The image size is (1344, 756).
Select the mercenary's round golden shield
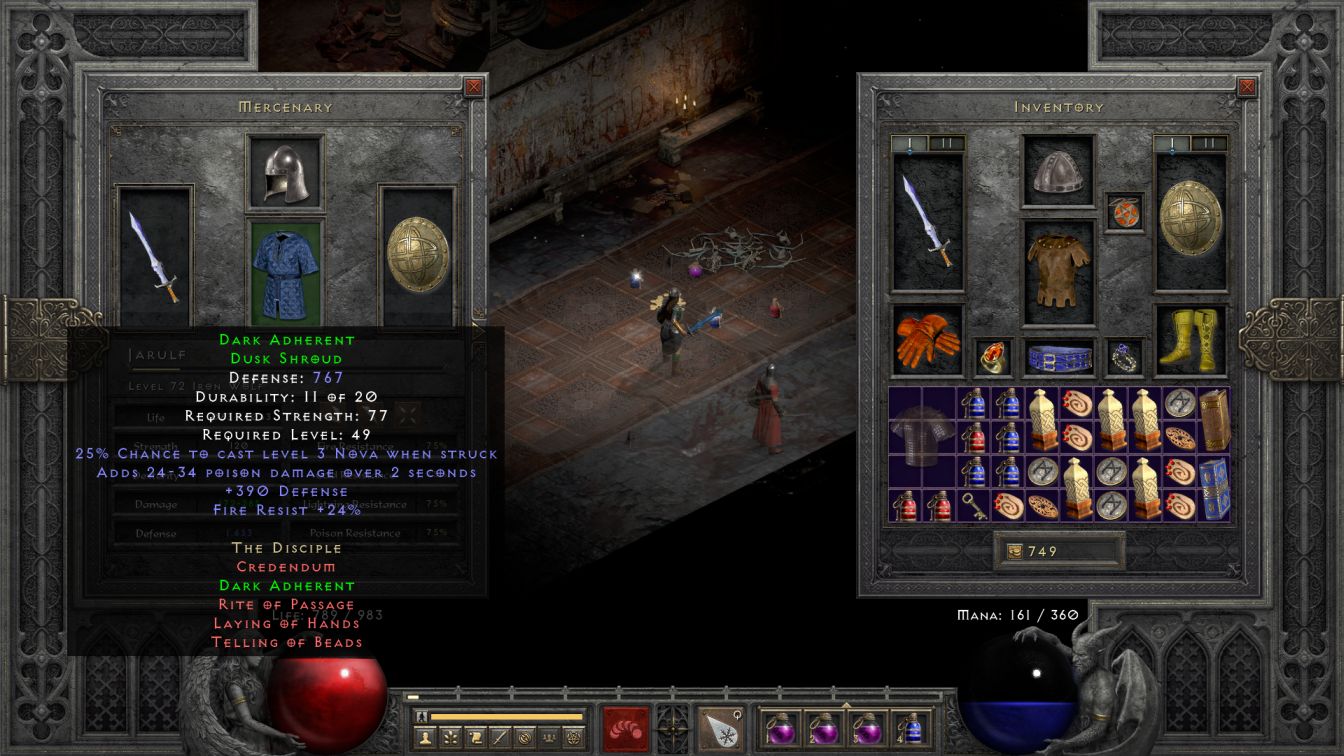417,256
